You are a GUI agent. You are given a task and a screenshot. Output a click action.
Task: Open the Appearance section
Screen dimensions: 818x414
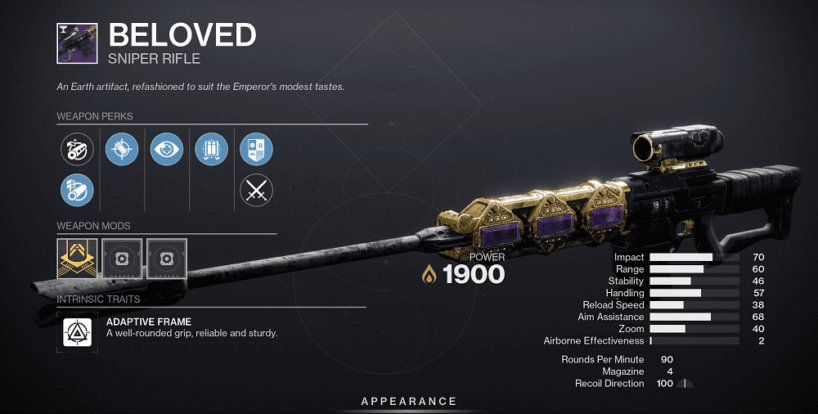(409, 401)
